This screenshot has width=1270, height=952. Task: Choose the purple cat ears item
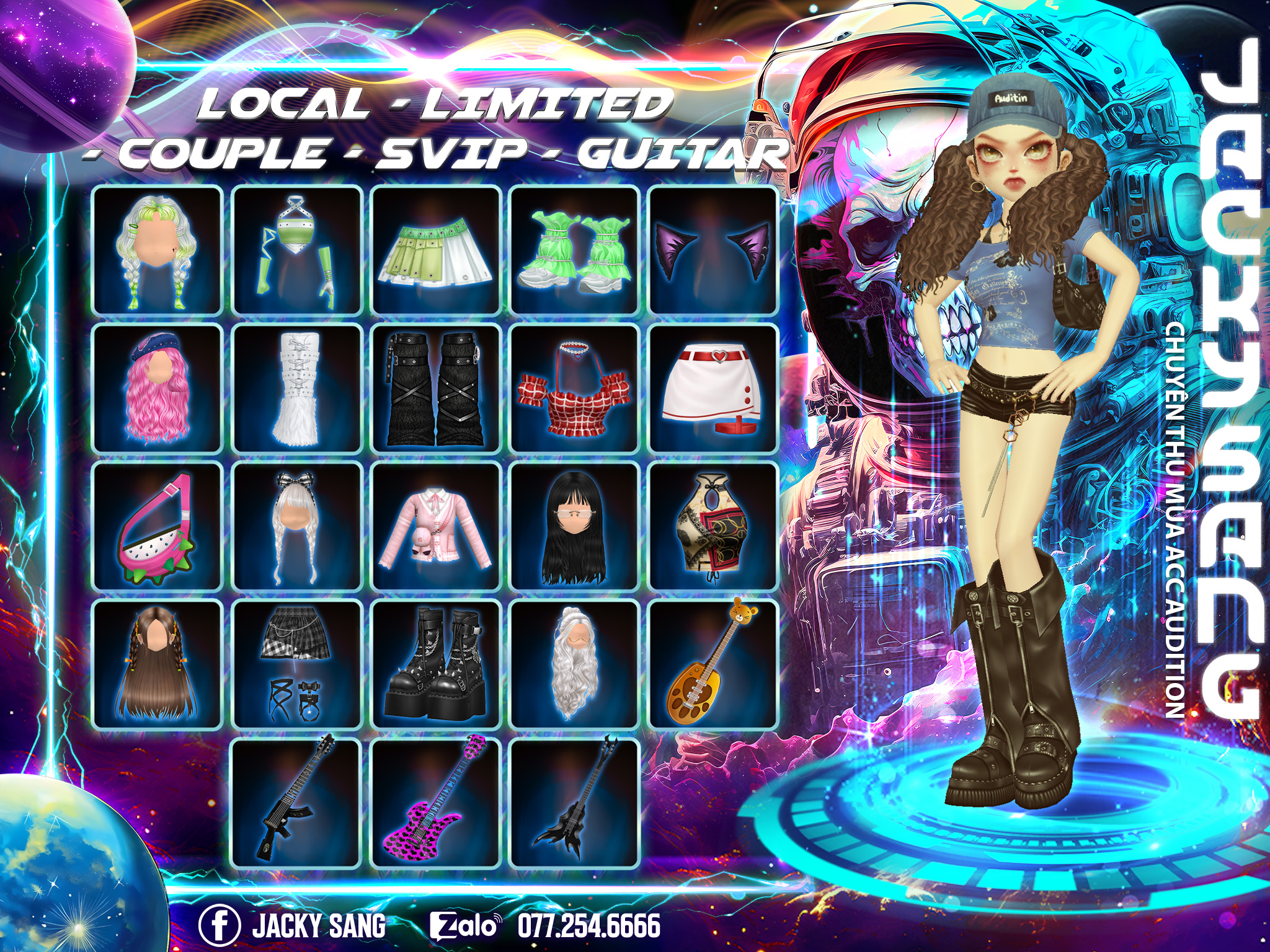point(713,250)
